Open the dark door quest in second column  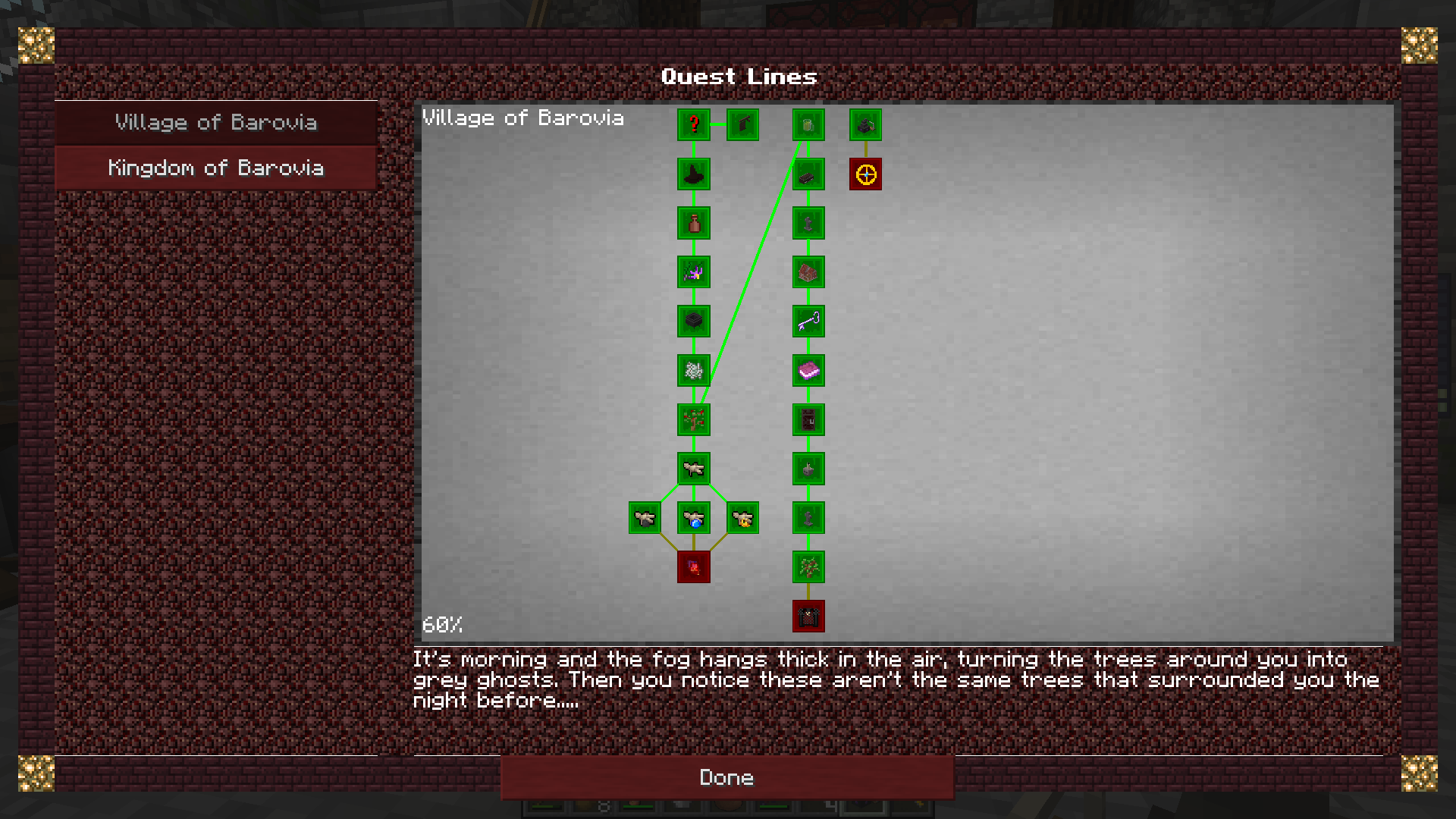pyautogui.click(x=808, y=419)
